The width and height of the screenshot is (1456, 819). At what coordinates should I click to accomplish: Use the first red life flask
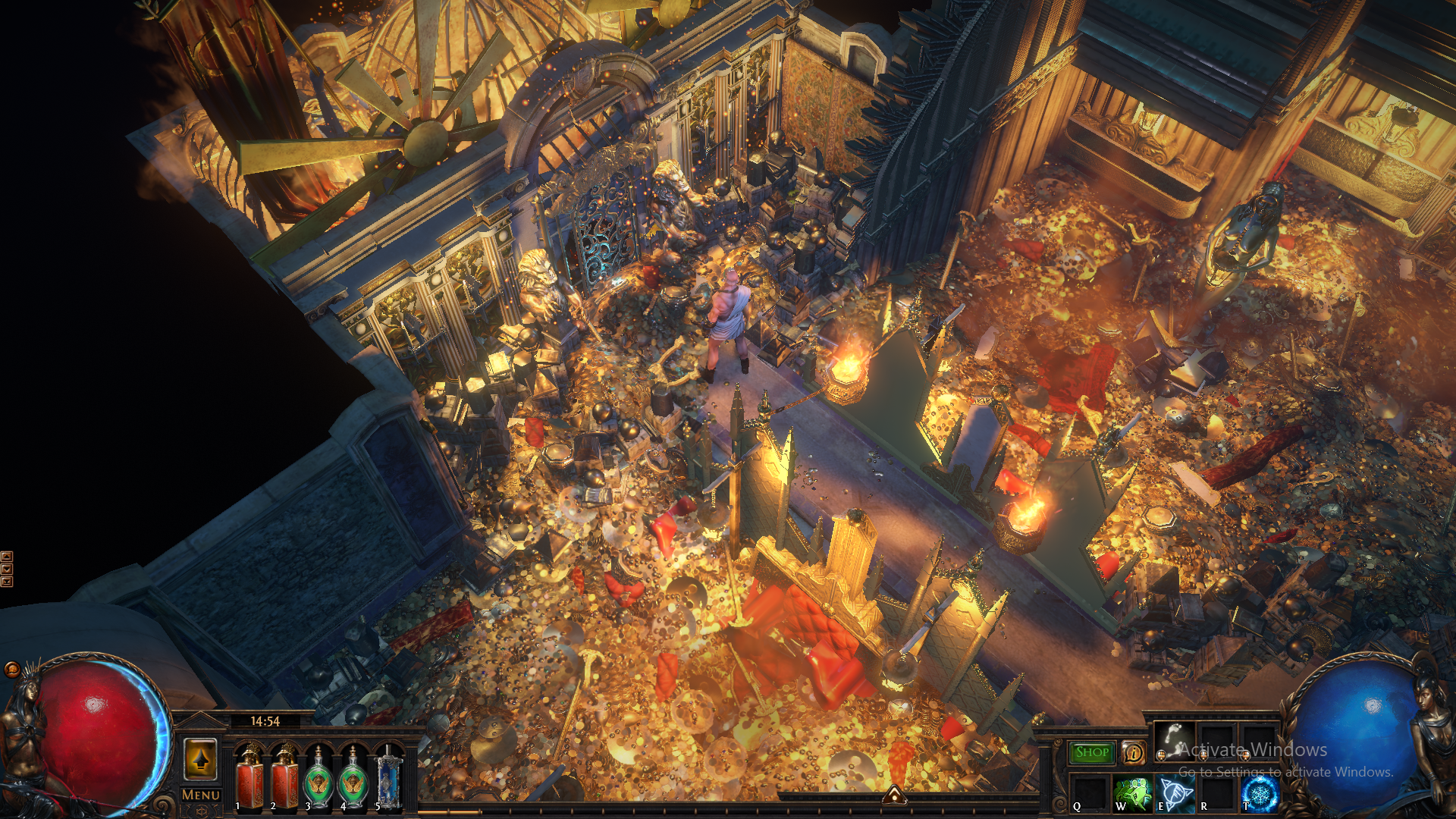coord(249,777)
